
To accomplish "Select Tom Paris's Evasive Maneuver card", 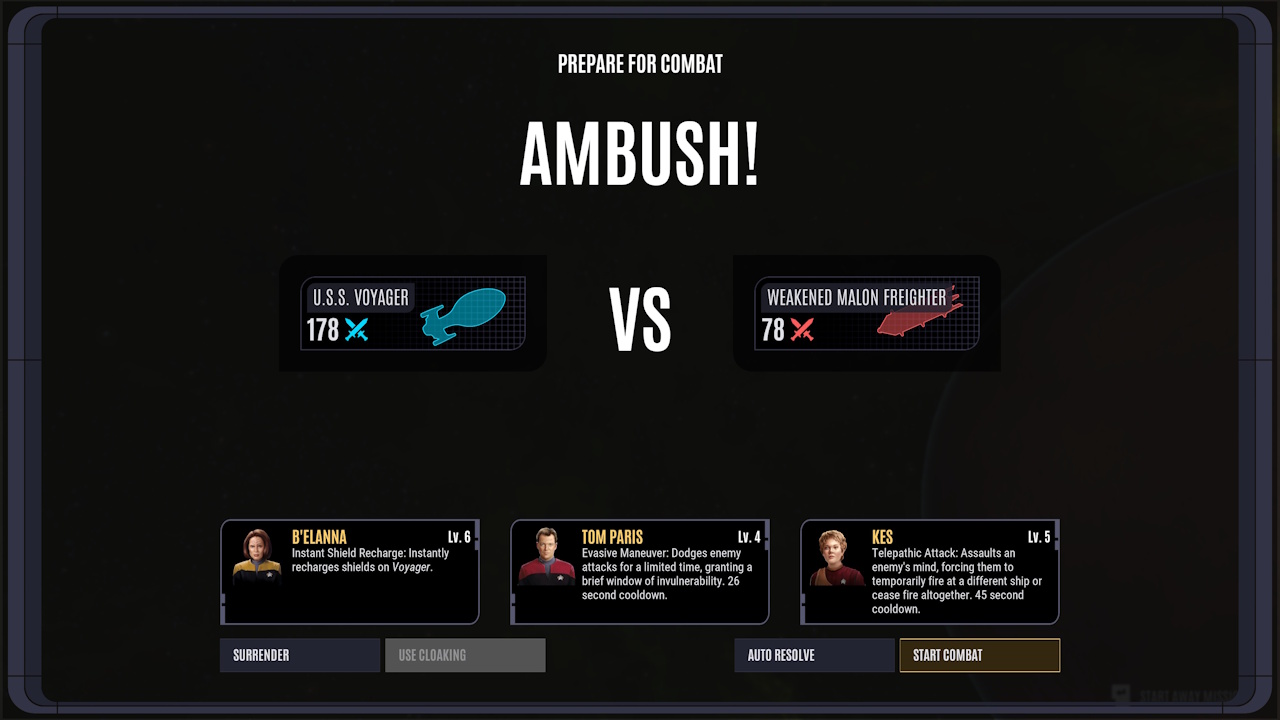I will (640, 572).
